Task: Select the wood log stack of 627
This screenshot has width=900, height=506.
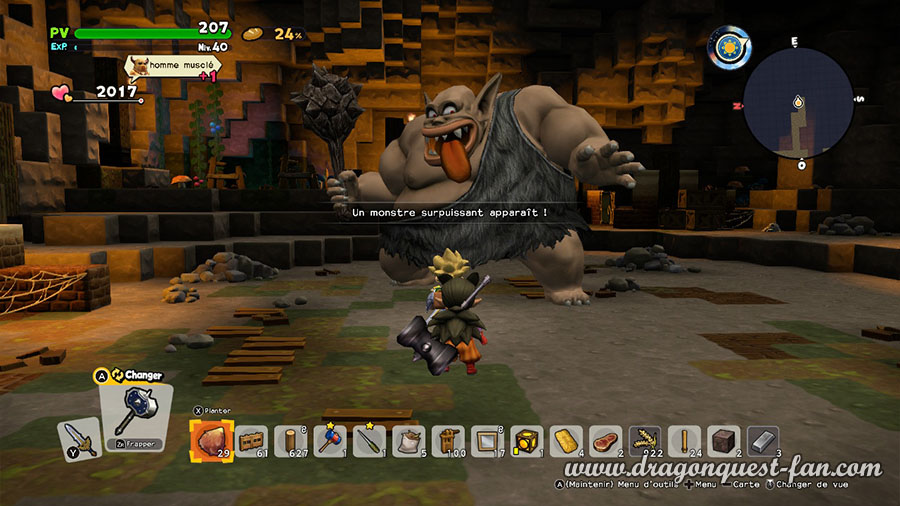Action: point(291,440)
